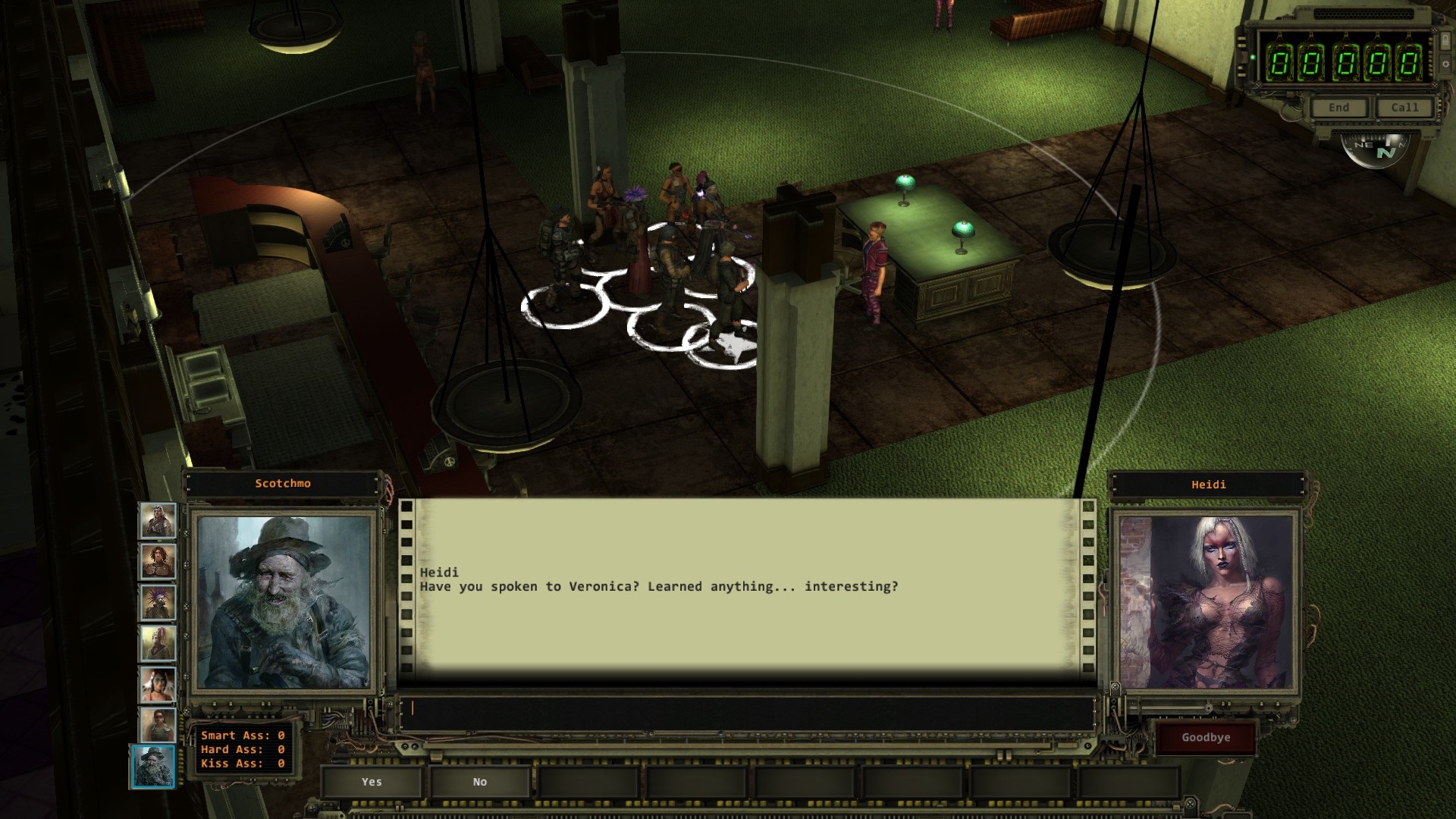Click the dialogue keyword text input field

pos(747,710)
